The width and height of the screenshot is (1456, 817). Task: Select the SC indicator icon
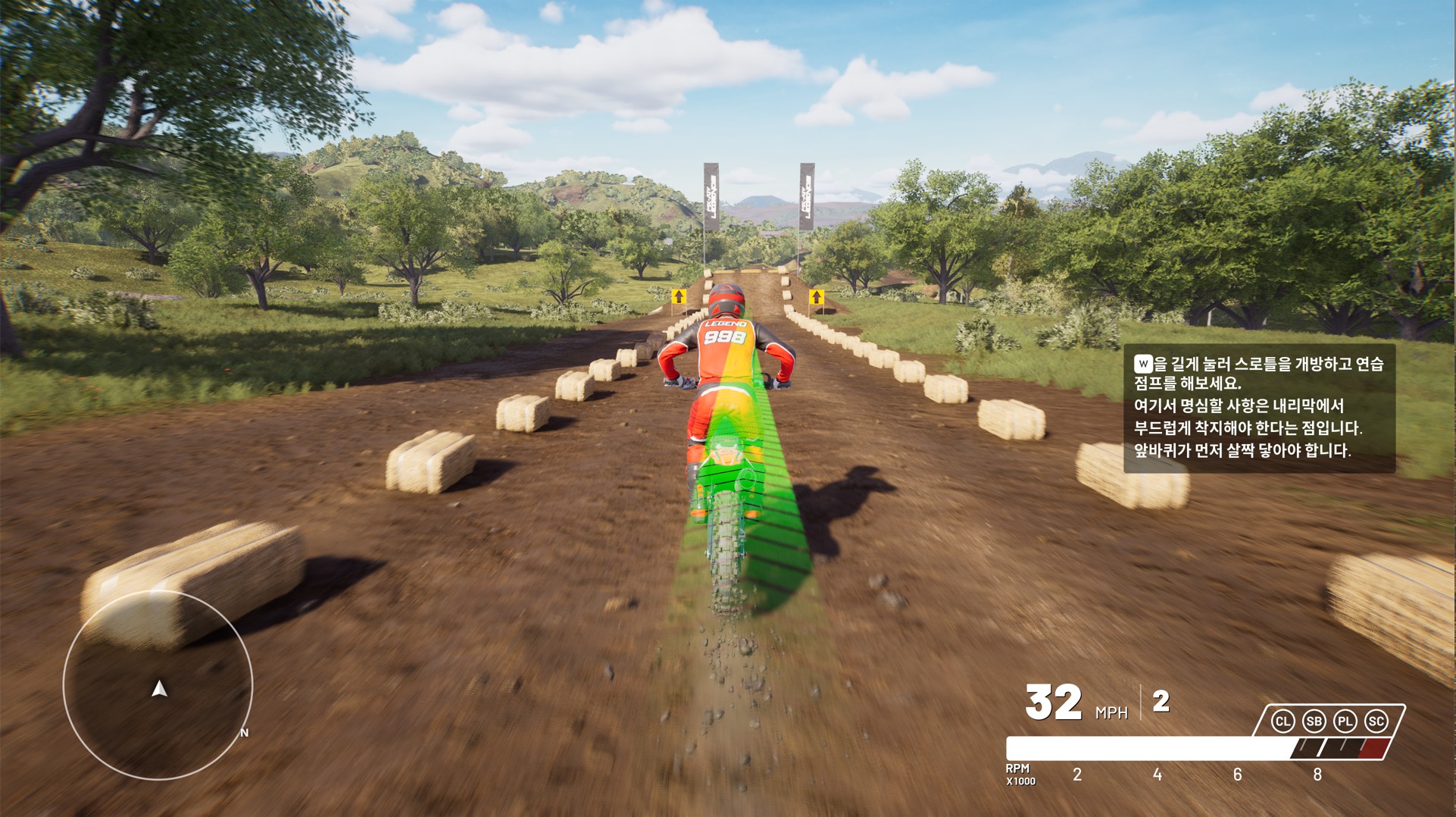click(x=1376, y=721)
